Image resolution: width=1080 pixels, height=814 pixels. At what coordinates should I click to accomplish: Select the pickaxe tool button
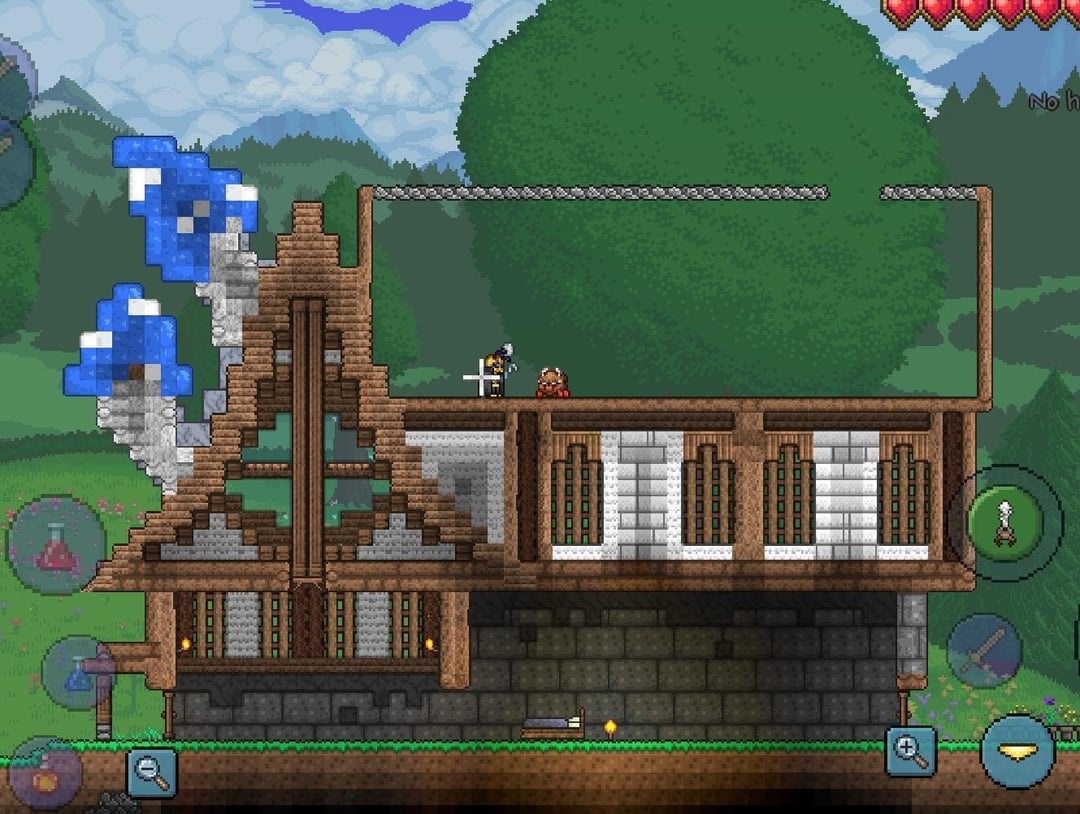[x=984, y=651]
